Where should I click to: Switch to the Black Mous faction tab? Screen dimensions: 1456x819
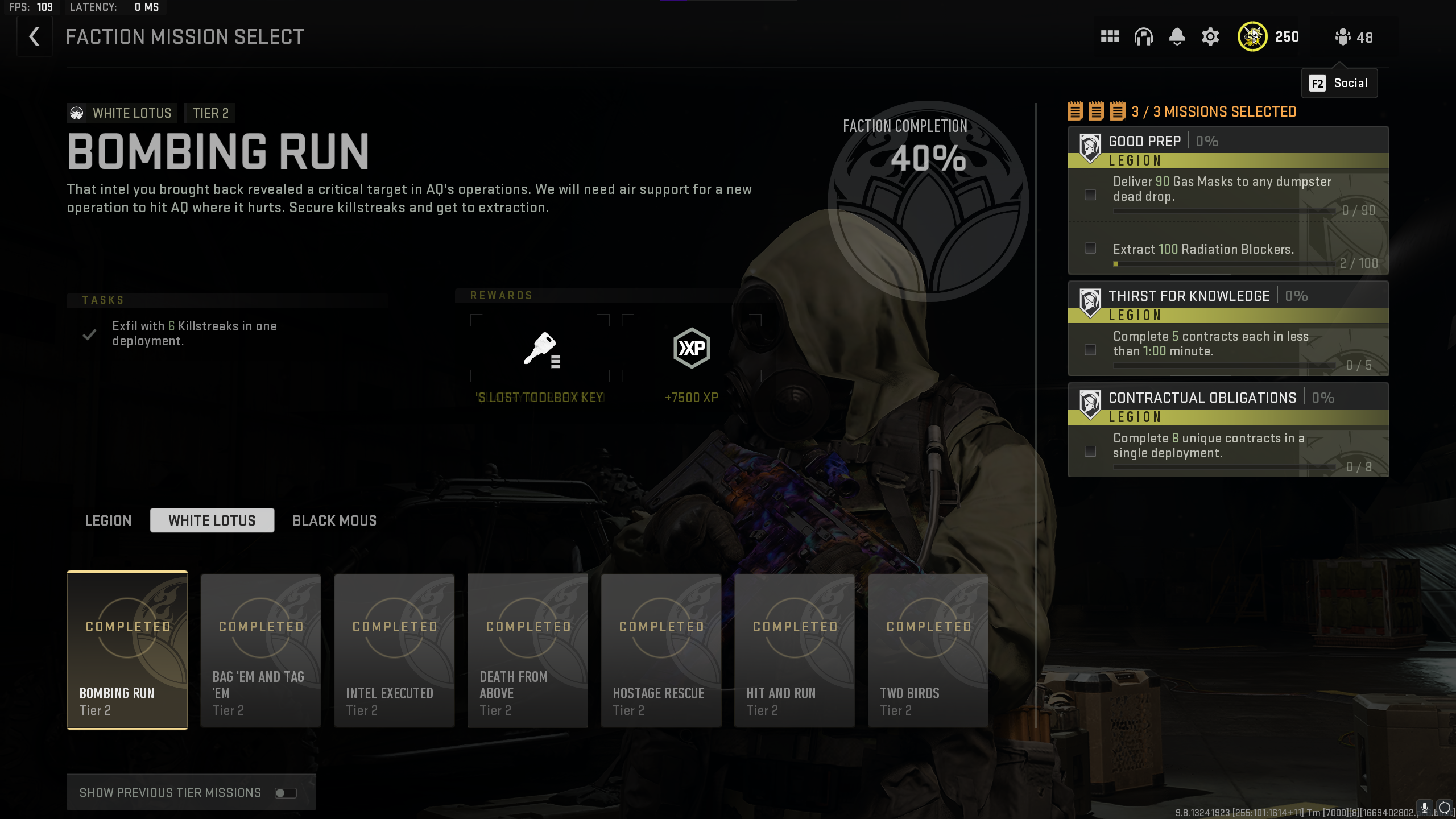pos(334,520)
